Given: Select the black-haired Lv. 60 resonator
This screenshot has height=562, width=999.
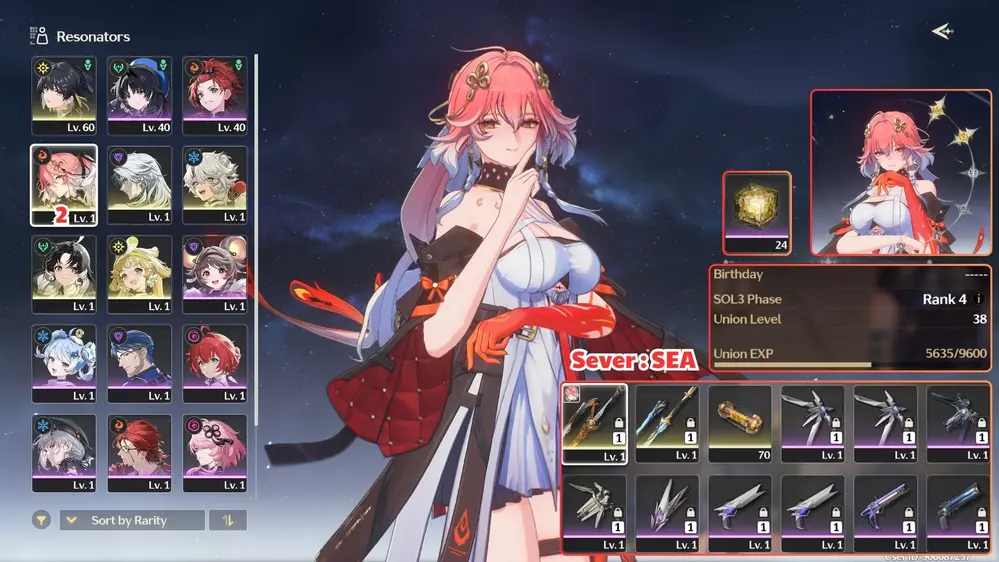Looking at the screenshot, I should click(x=64, y=95).
